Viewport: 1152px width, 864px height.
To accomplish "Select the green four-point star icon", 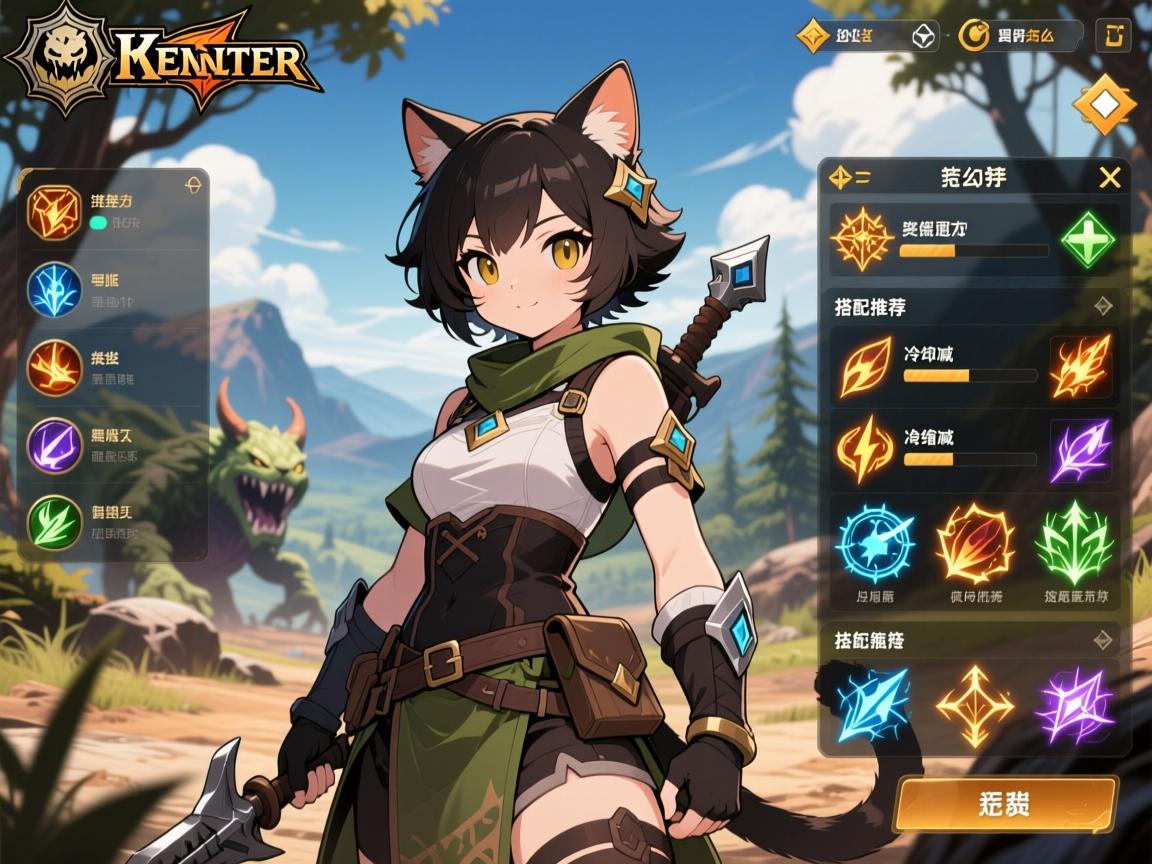I will tap(1087, 239).
